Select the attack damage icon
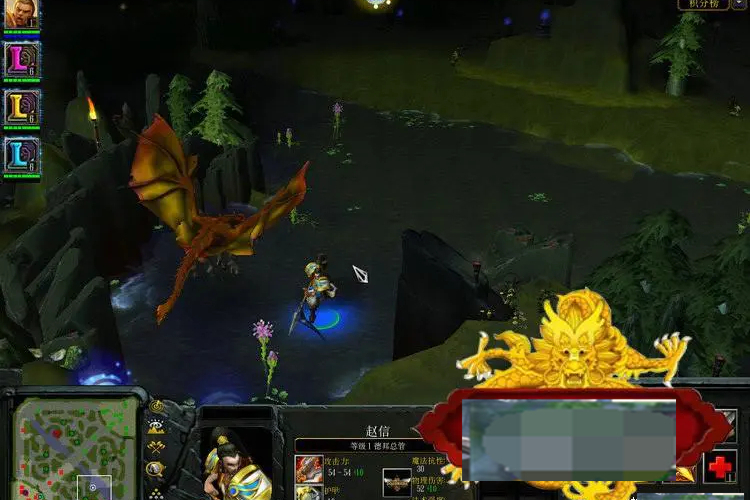Viewport: 750px width, 500px height. point(309,469)
